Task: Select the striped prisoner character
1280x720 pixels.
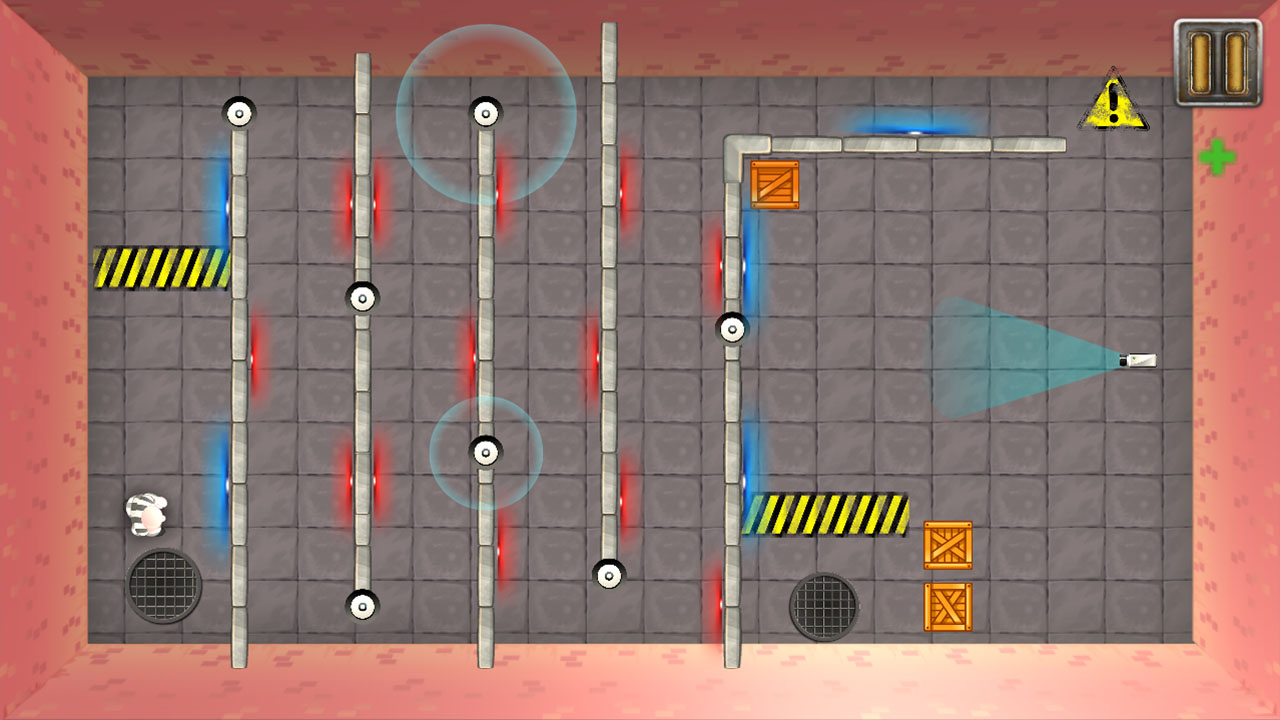Action: [x=146, y=511]
